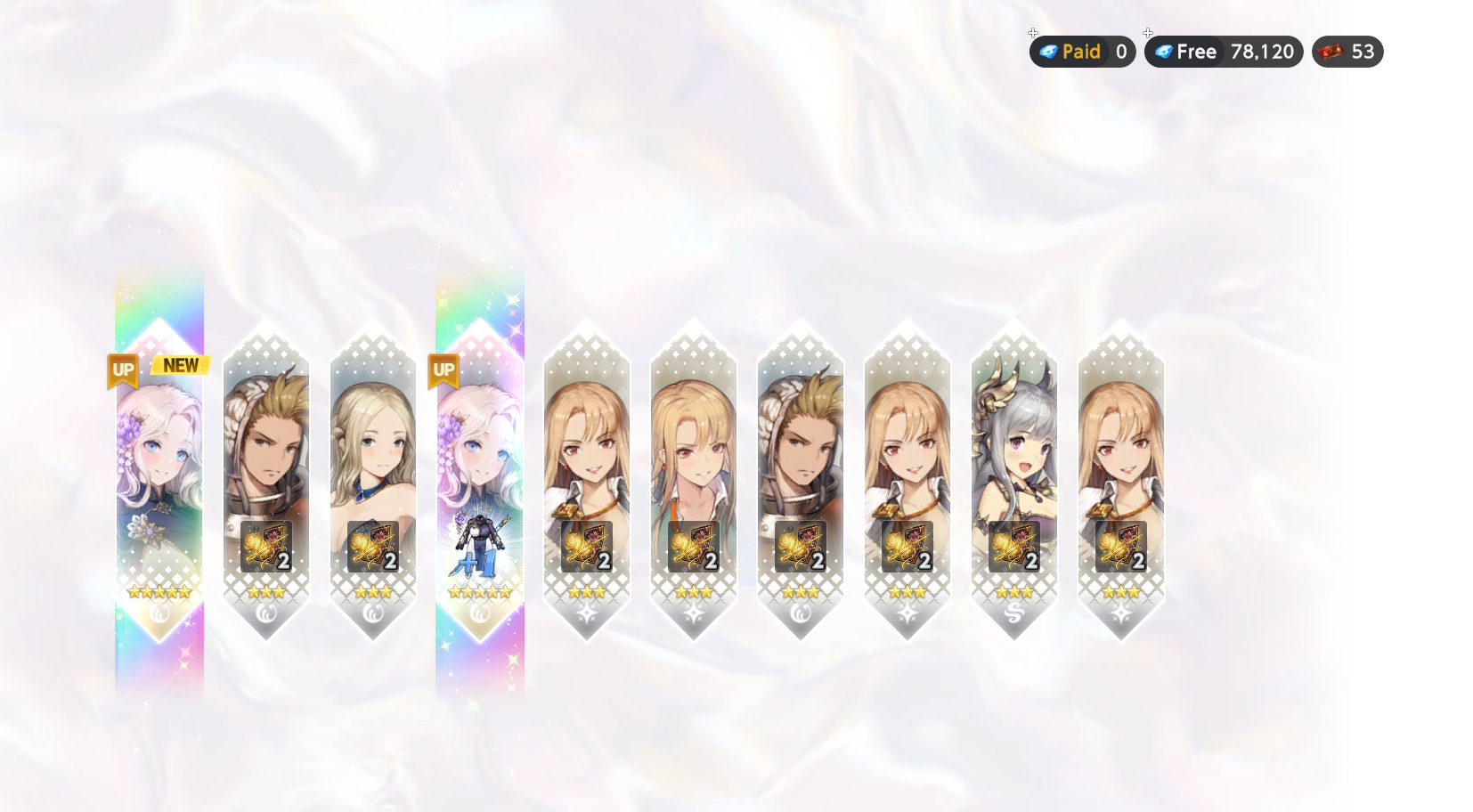Choose the silver-haired horned character card

[x=1013, y=481]
